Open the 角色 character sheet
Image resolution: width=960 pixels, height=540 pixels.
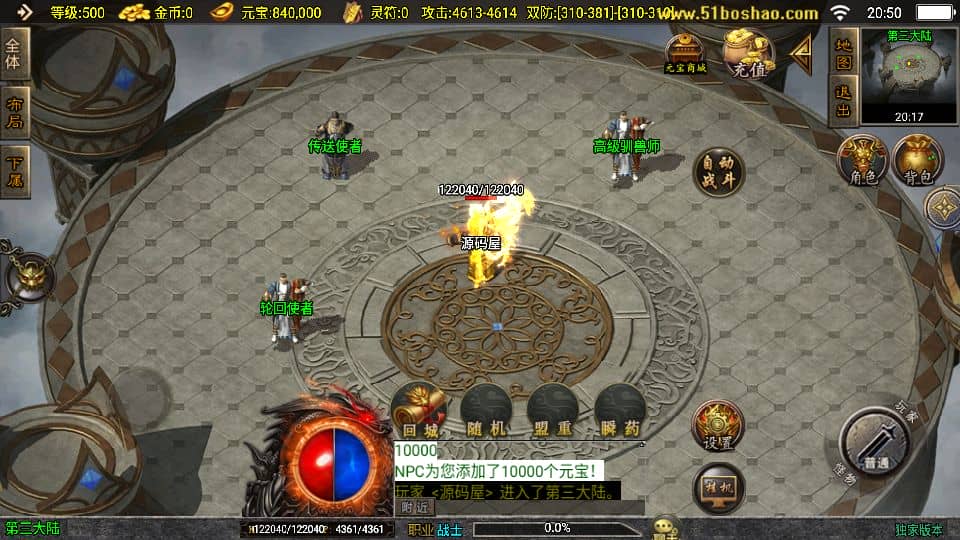pyautogui.click(x=862, y=162)
